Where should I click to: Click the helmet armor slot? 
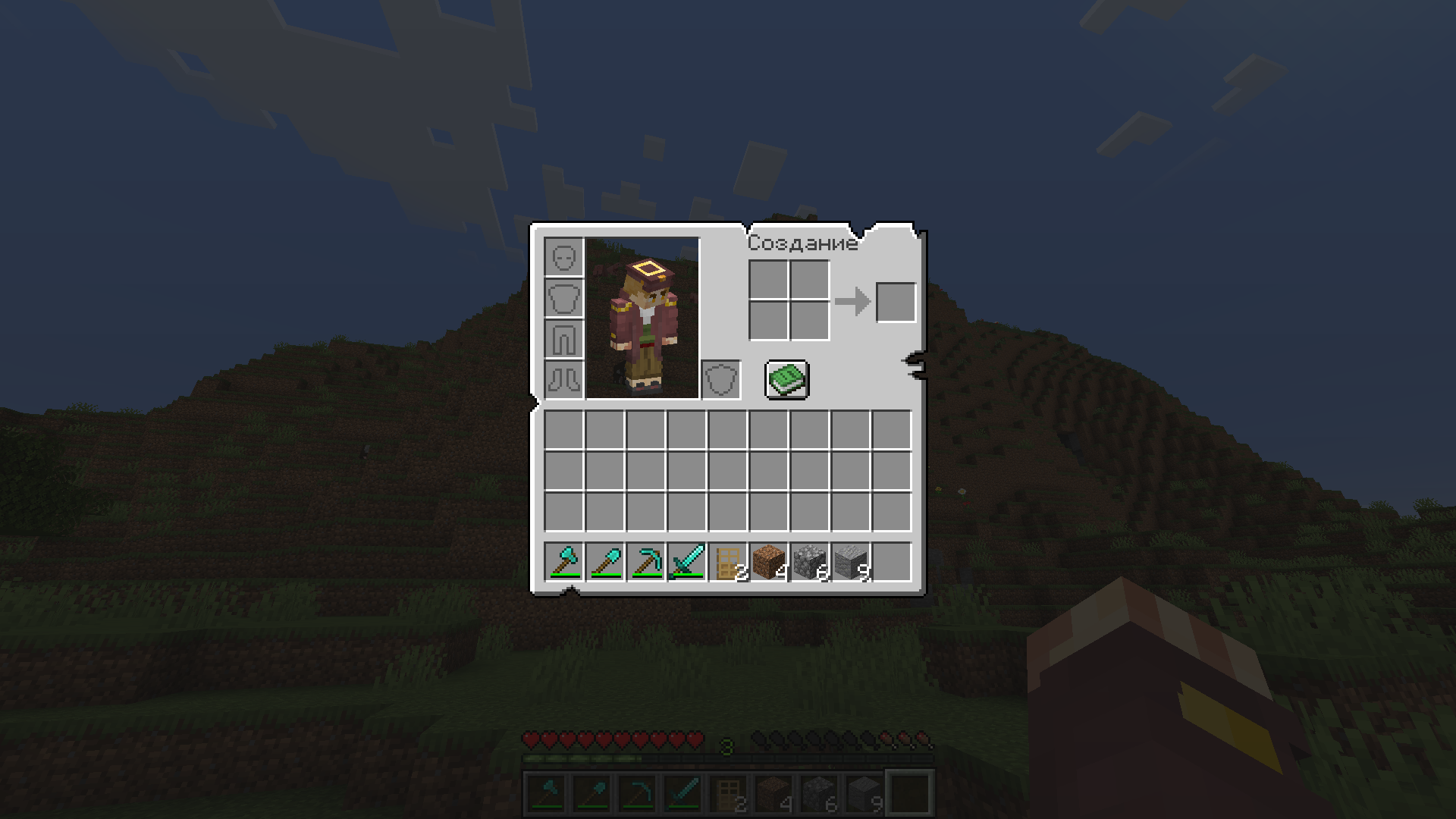point(563,258)
